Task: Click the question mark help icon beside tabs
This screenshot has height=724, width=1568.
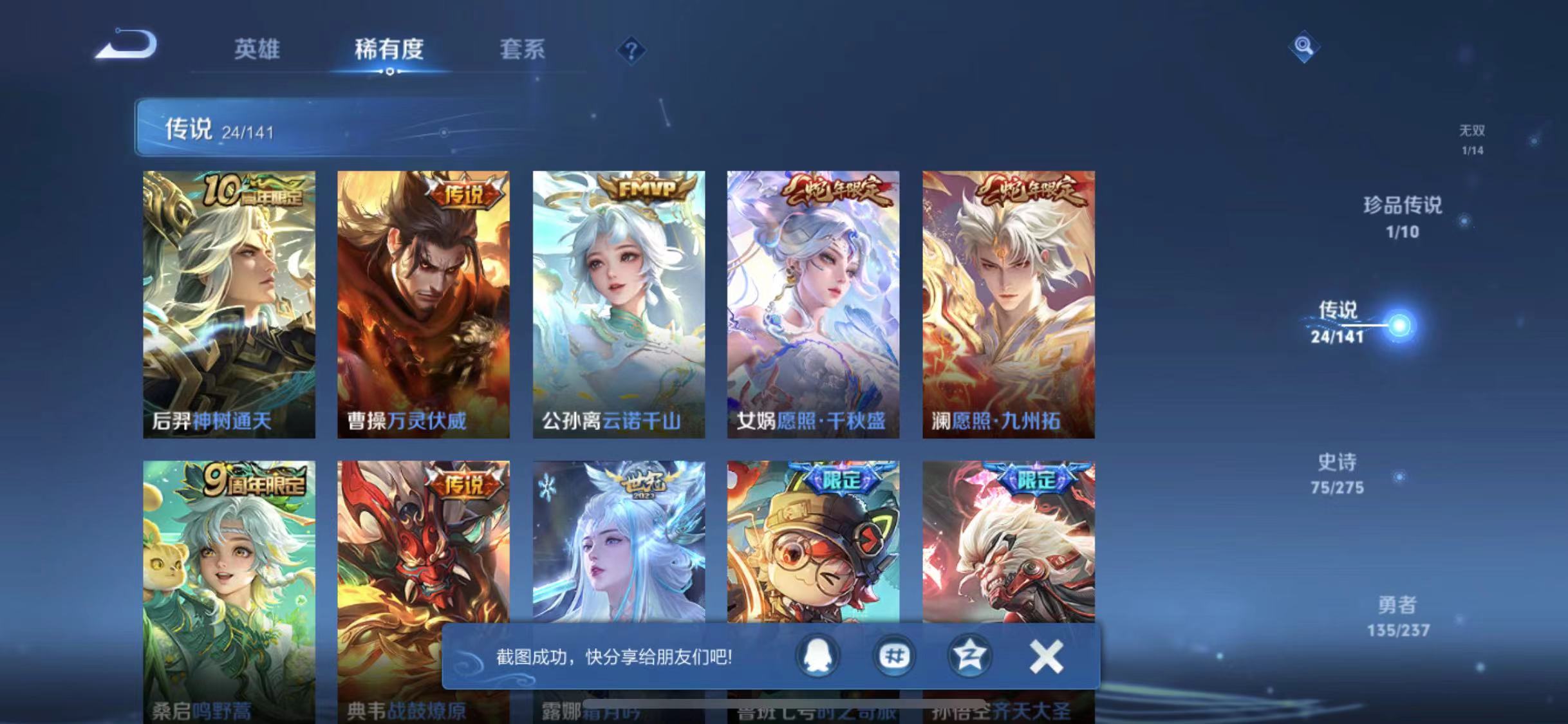Action: click(x=633, y=50)
